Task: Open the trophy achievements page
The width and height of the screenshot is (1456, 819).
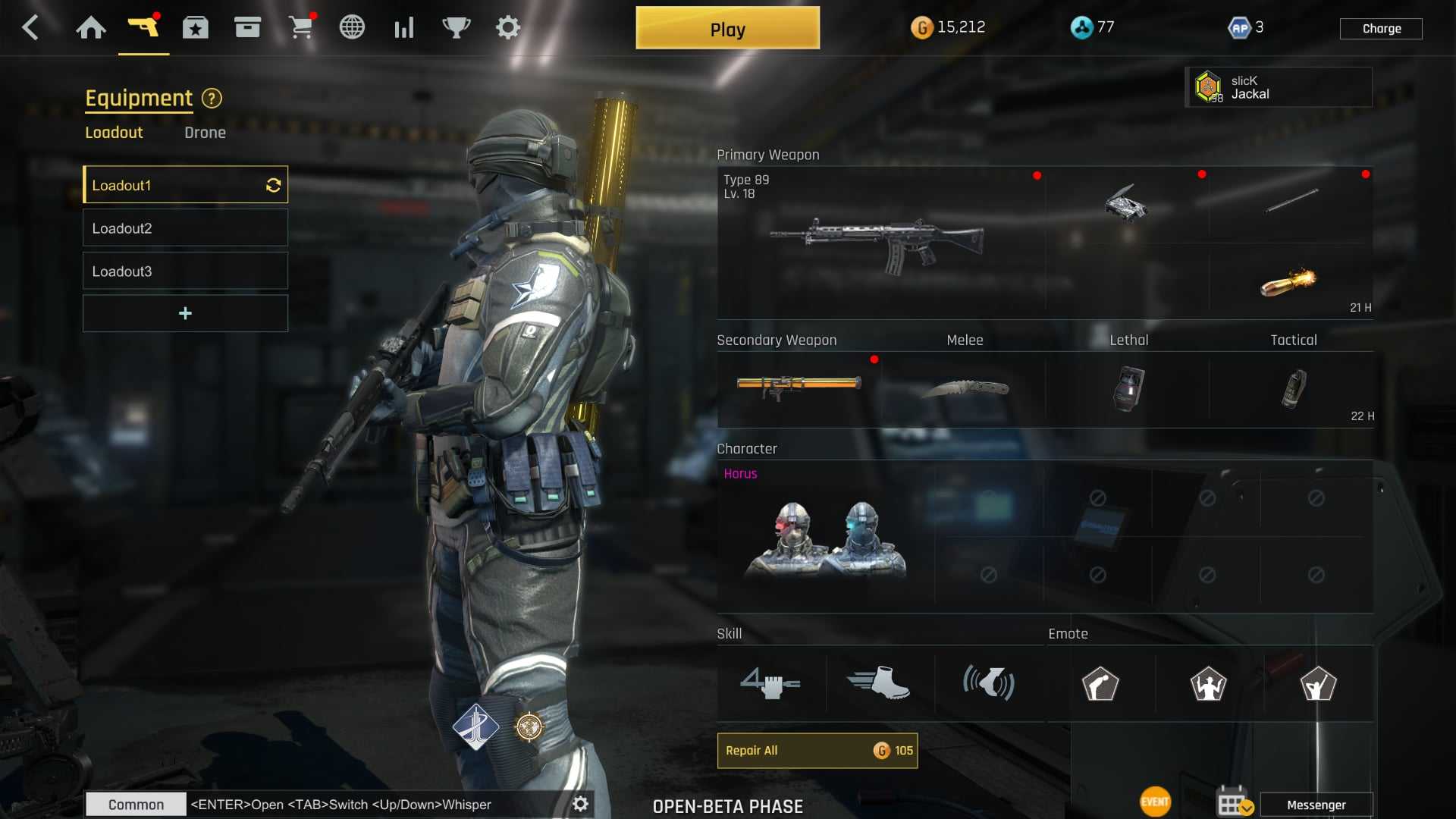Action: coord(456,28)
